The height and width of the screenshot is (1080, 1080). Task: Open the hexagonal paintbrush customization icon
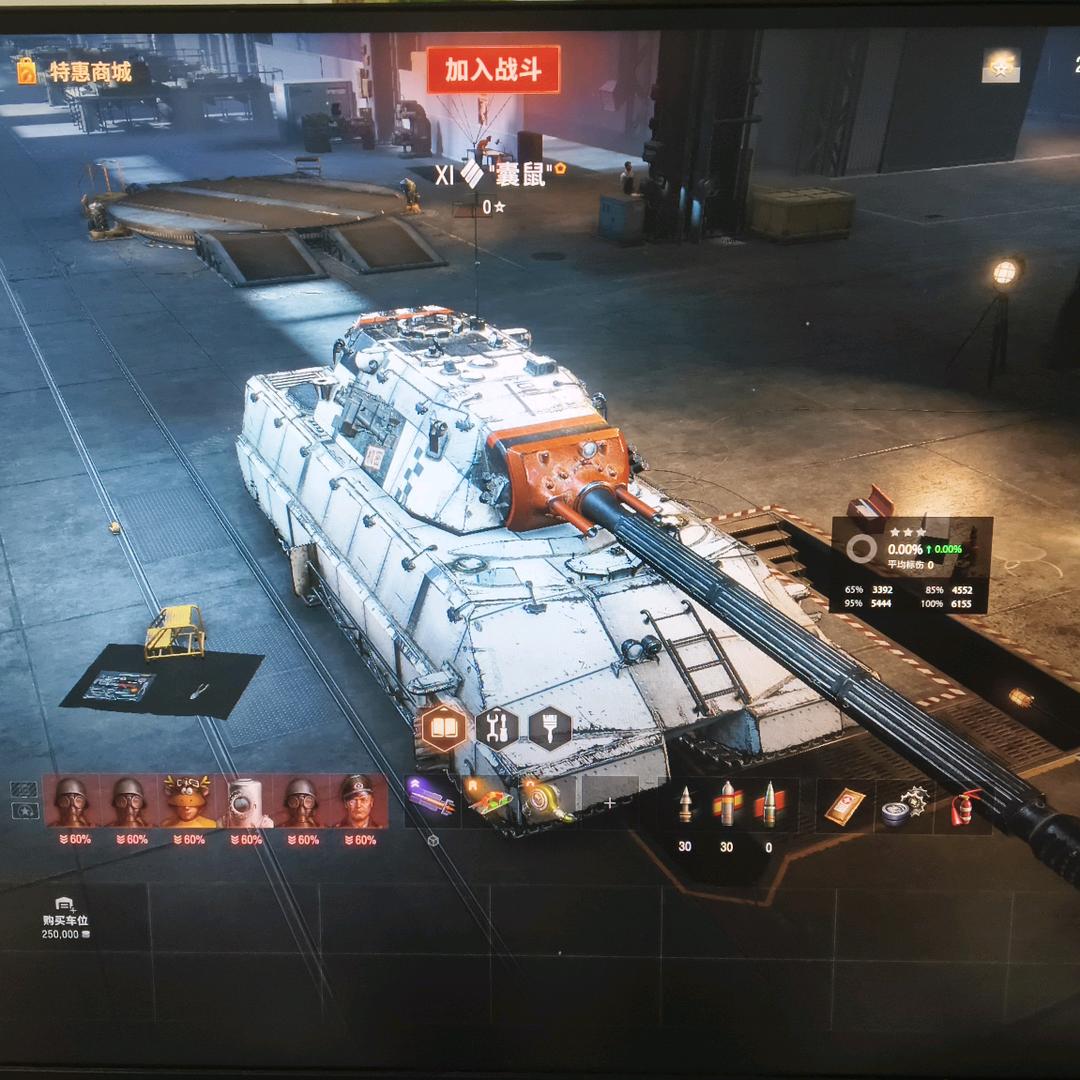click(x=549, y=728)
